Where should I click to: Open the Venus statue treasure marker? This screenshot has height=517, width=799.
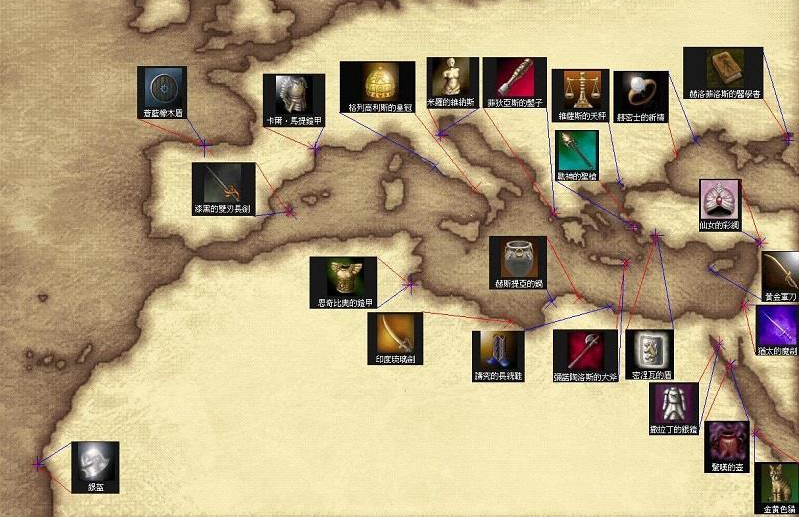click(448, 77)
